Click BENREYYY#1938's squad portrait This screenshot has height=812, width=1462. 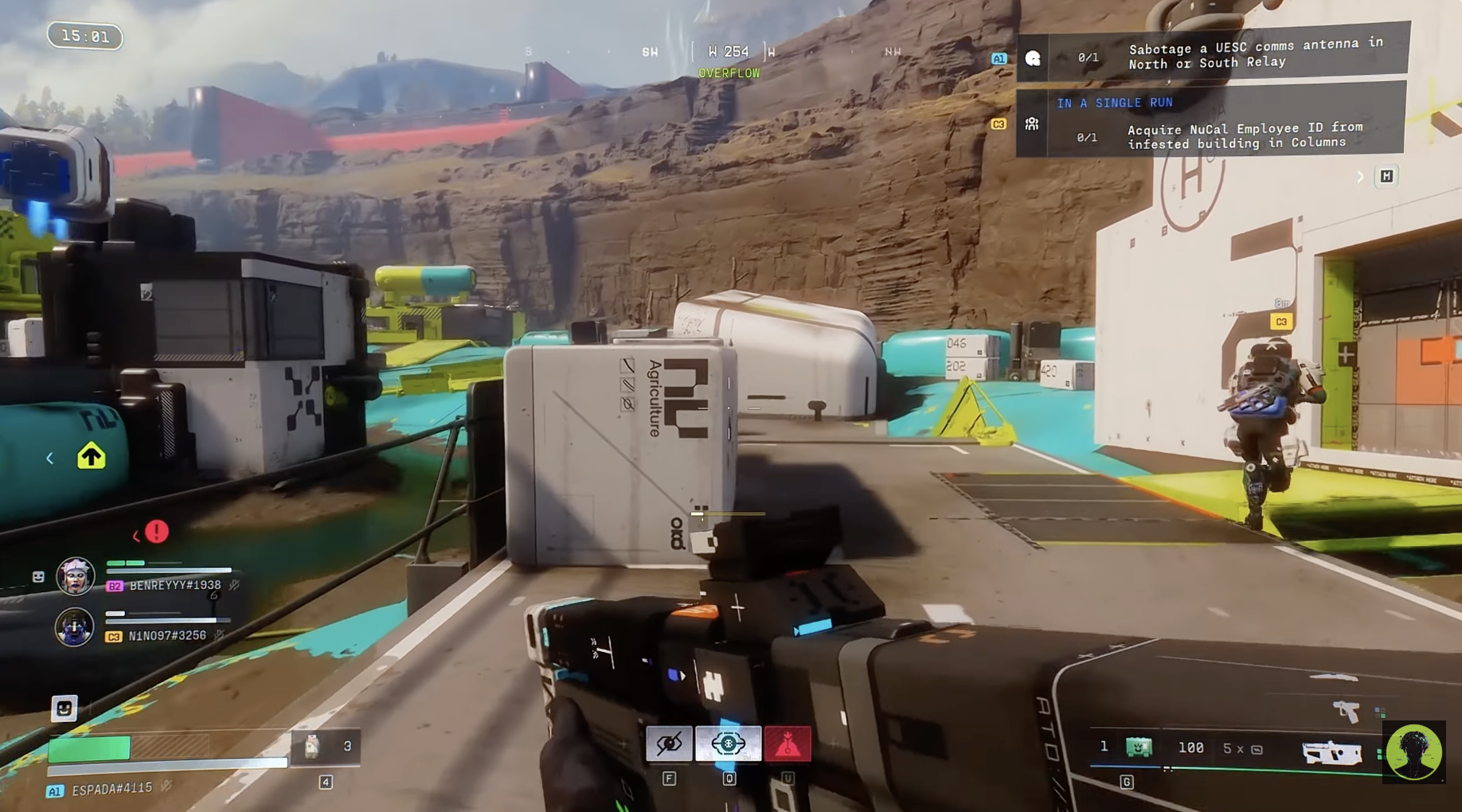pyautogui.click(x=76, y=576)
